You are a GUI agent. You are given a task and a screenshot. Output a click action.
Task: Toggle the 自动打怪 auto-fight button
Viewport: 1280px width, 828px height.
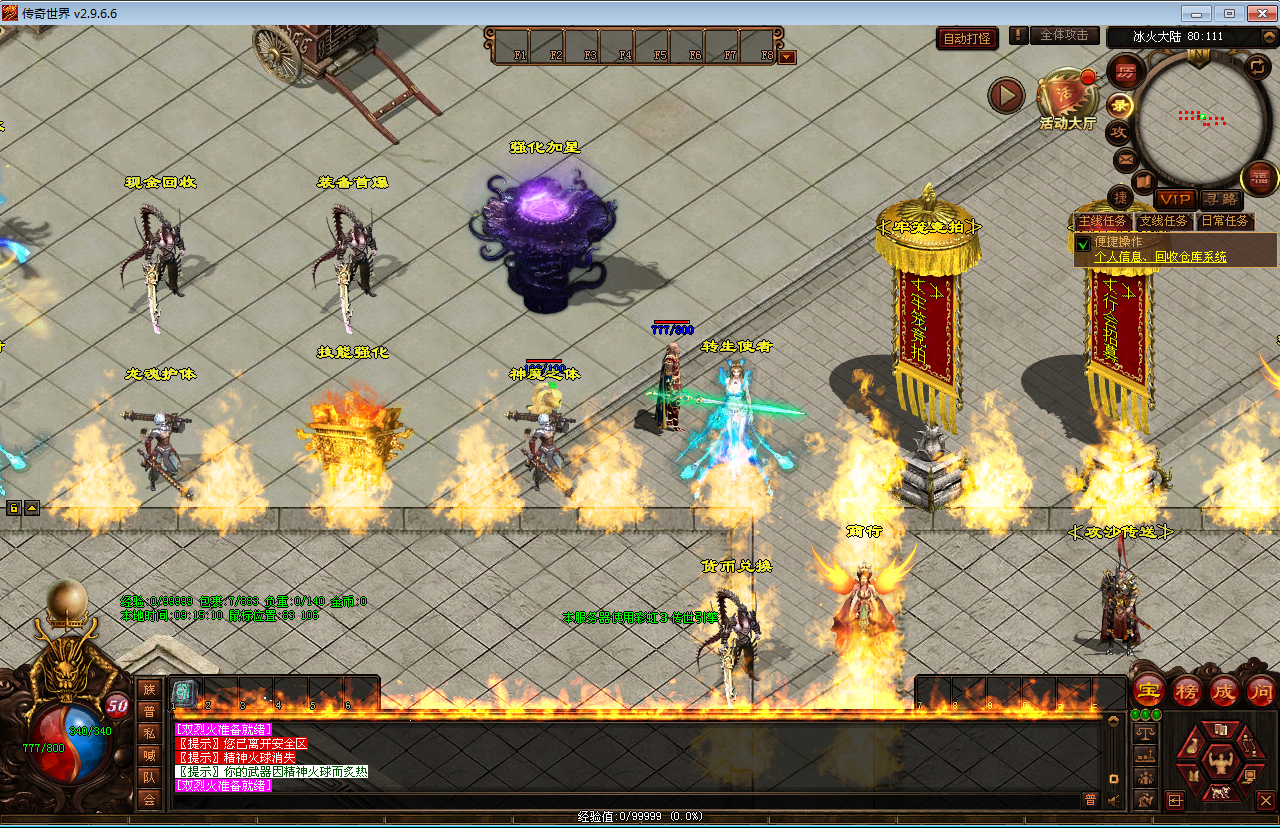(x=968, y=39)
